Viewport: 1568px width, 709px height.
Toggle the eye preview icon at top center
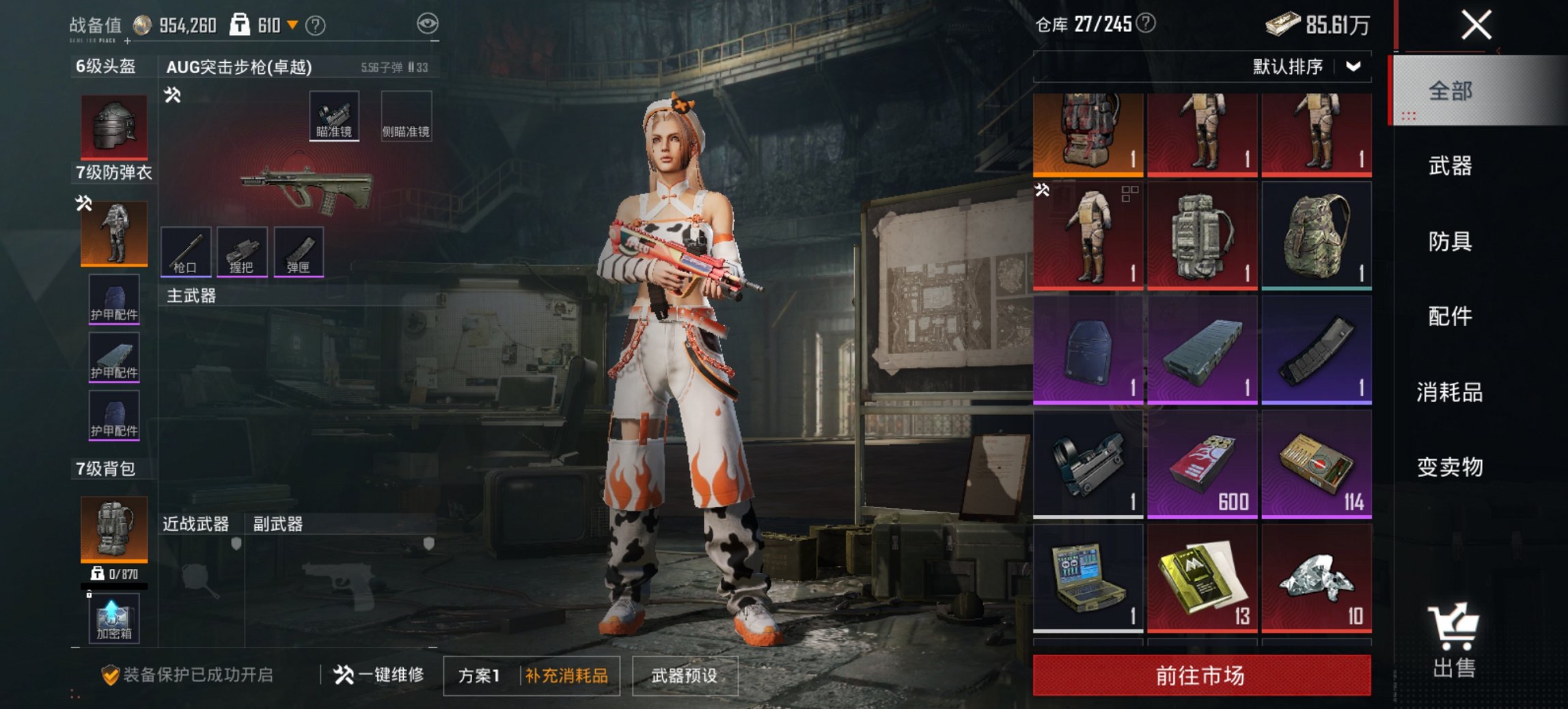click(x=426, y=22)
